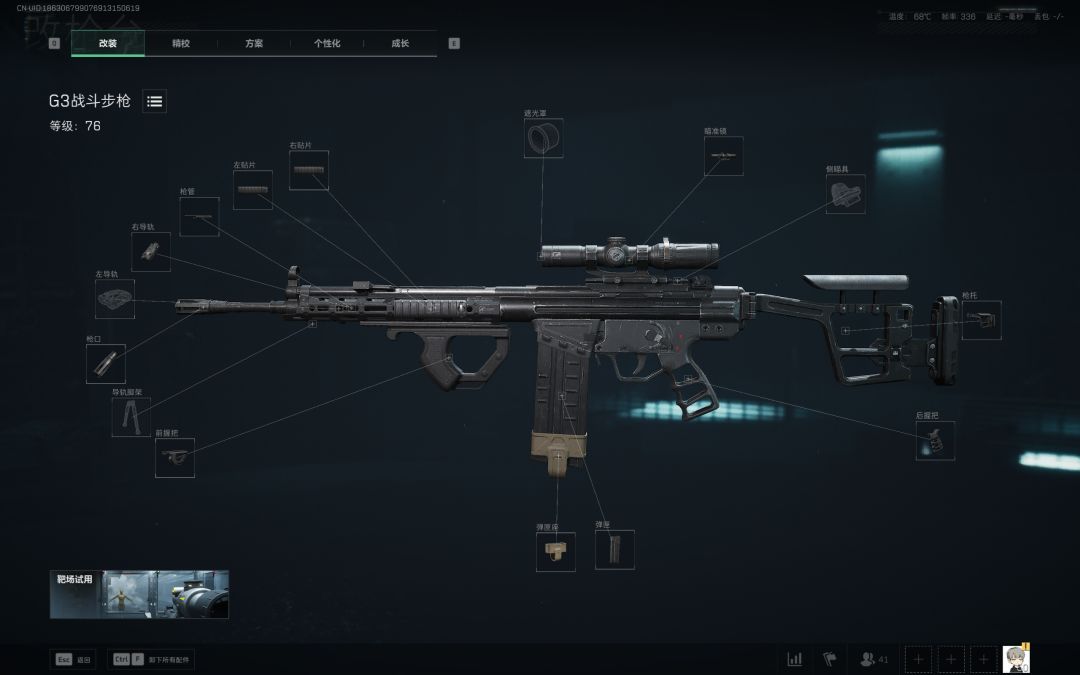1080x675 pixels.
Task: Select the 左导轨 left rail slot
Action: tap(115, 299)
